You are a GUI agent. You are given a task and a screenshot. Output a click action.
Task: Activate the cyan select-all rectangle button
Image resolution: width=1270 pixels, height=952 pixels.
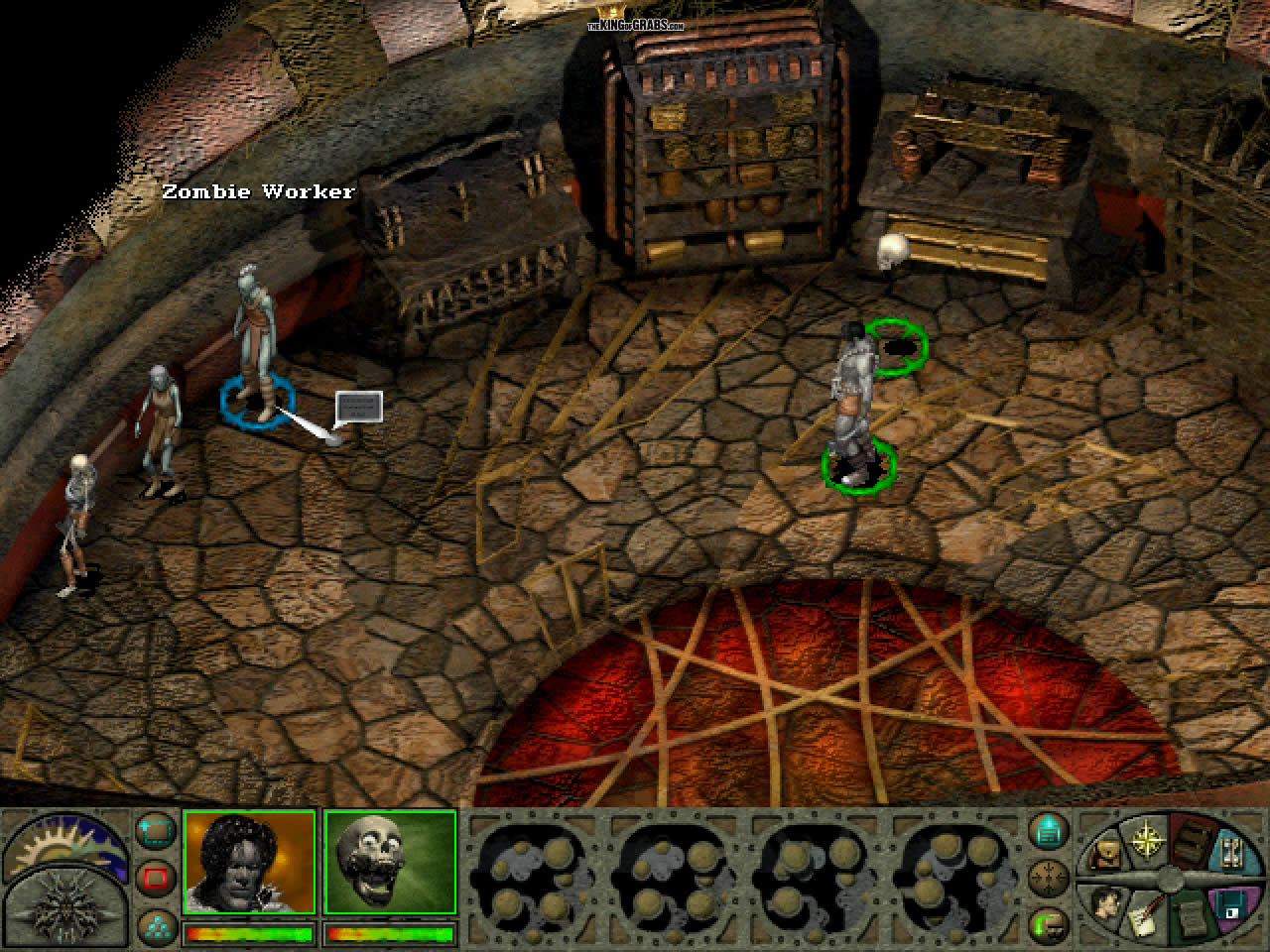point(155,832)
